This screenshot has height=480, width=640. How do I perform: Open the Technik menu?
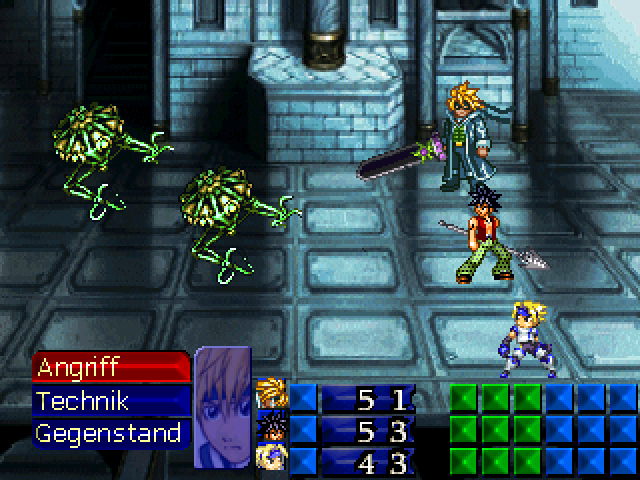(x=110, y=401)
